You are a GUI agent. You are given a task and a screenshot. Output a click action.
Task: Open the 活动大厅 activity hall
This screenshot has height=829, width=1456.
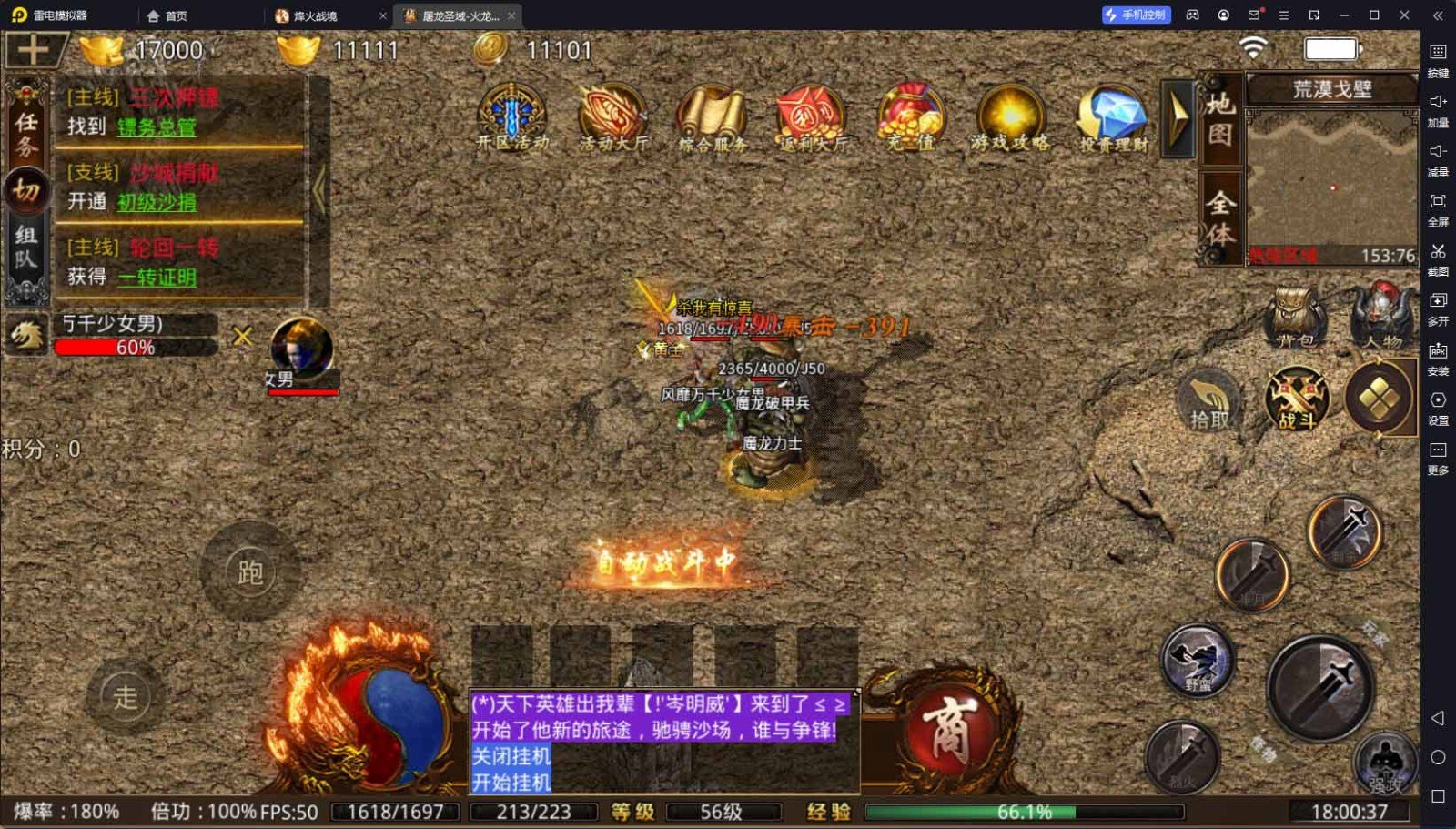613,118
